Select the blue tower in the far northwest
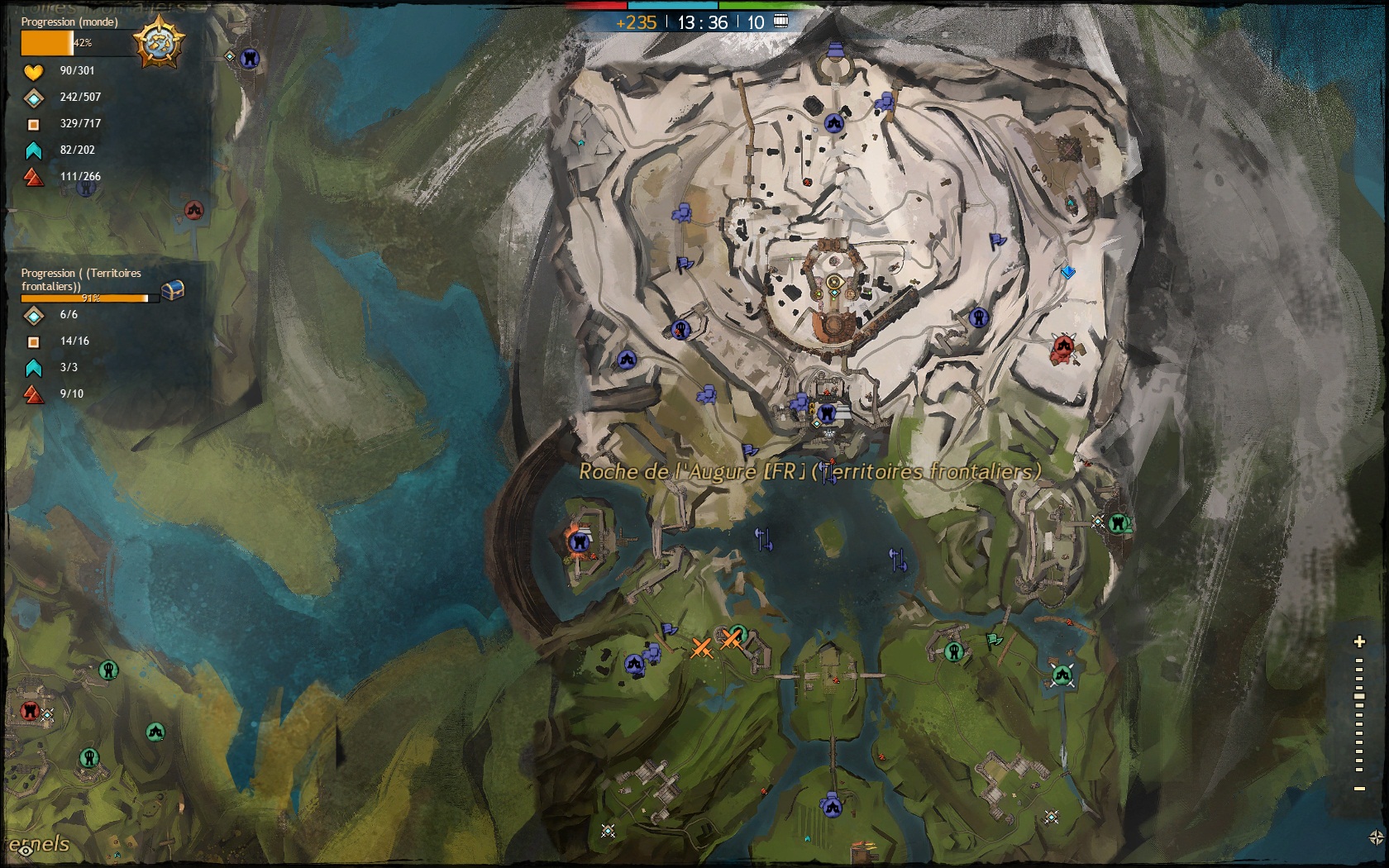The image size is (1389, 868). [250, 58]
